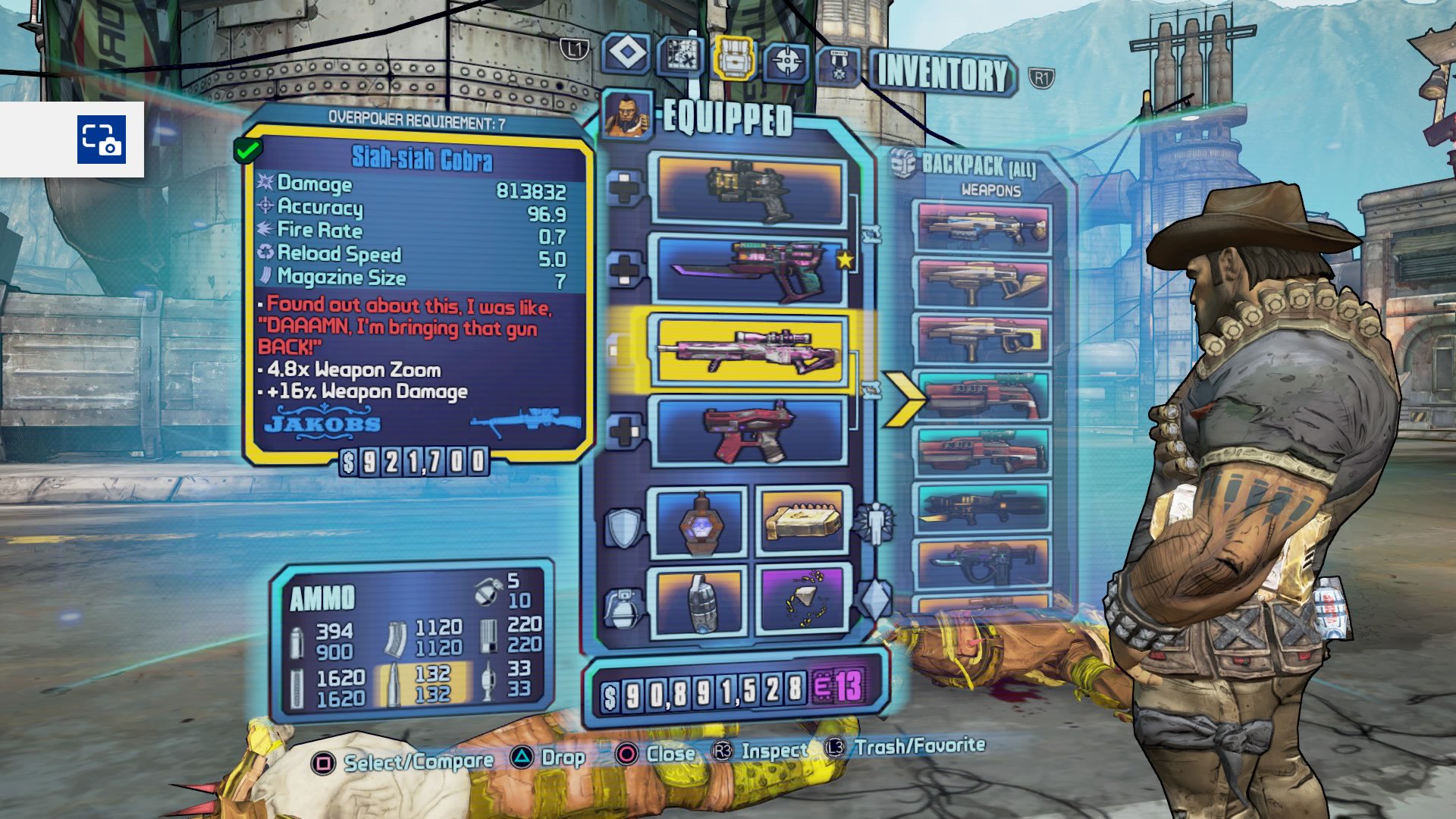The height and width of the screenshot is (819, 1456).
Task: Pick the dark bladed SMG in backpack
Action: pos(983,564)
